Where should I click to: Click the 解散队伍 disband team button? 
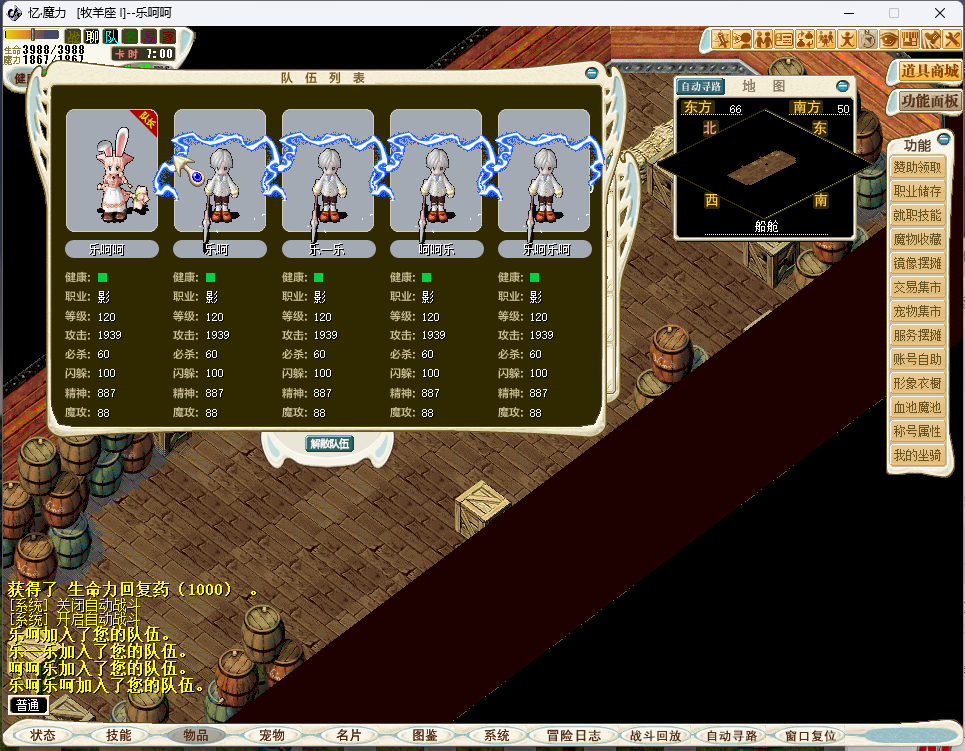(x=329, y=443)
